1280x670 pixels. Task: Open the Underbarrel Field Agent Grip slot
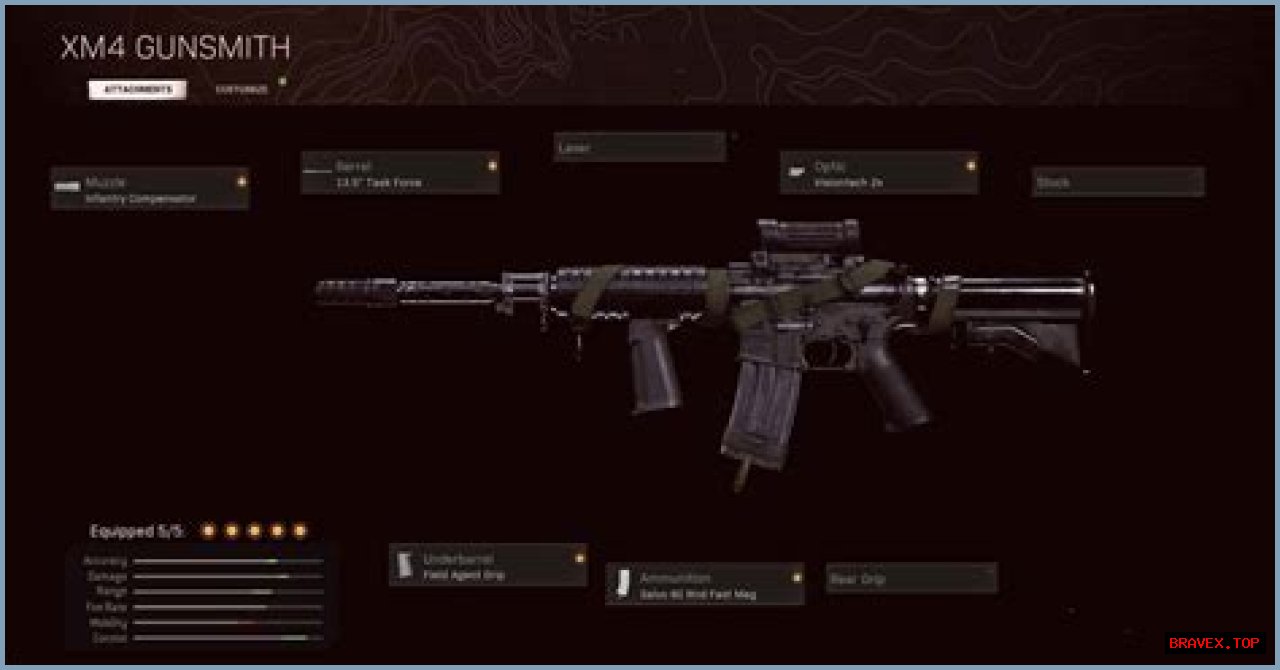pyautogui.click(x=488, y=565)
